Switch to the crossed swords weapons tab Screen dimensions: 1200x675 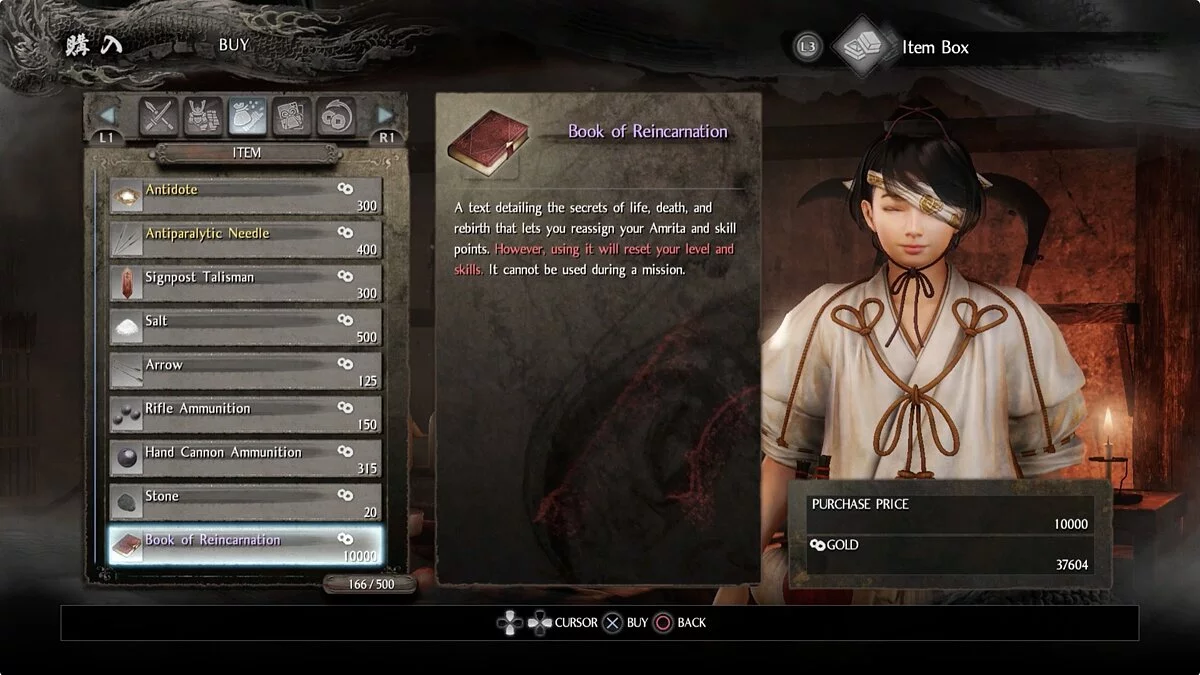pyautogui.click(x=158, y=117)
